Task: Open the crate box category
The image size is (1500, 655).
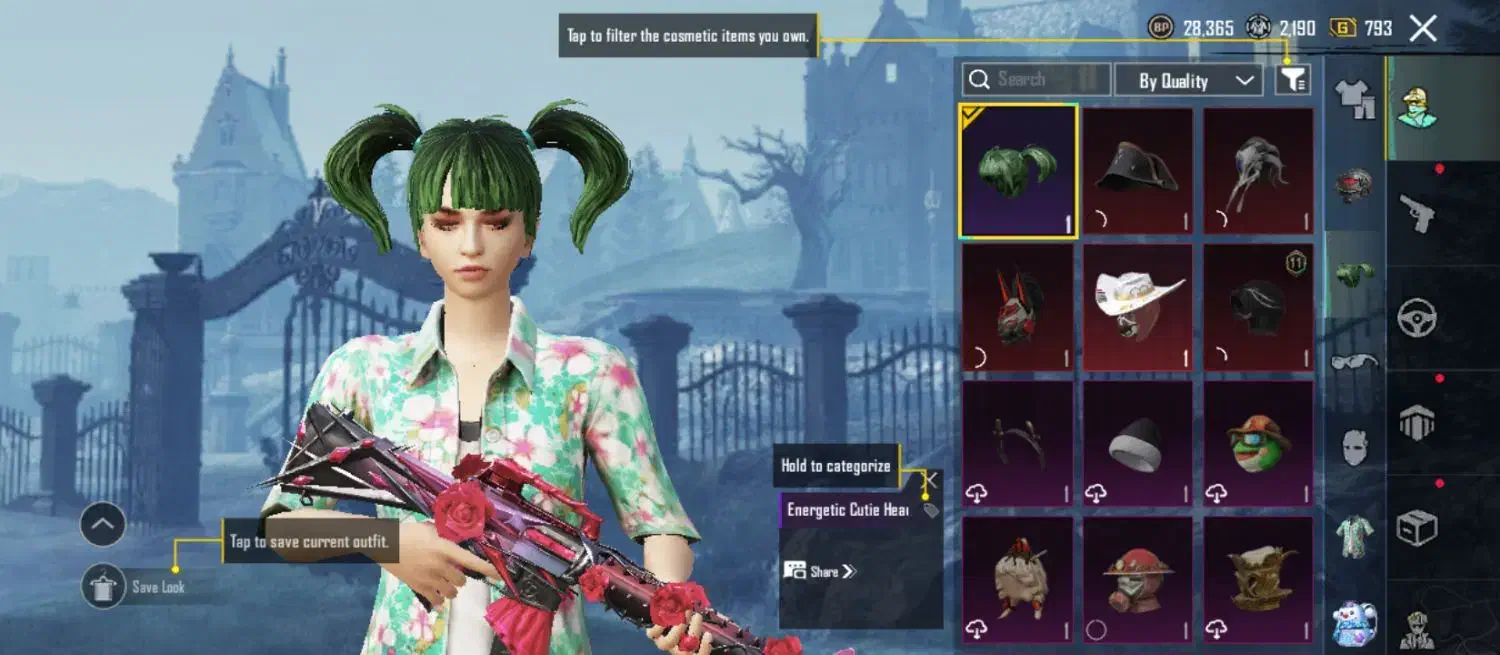Action: (x=1417, y=527)
